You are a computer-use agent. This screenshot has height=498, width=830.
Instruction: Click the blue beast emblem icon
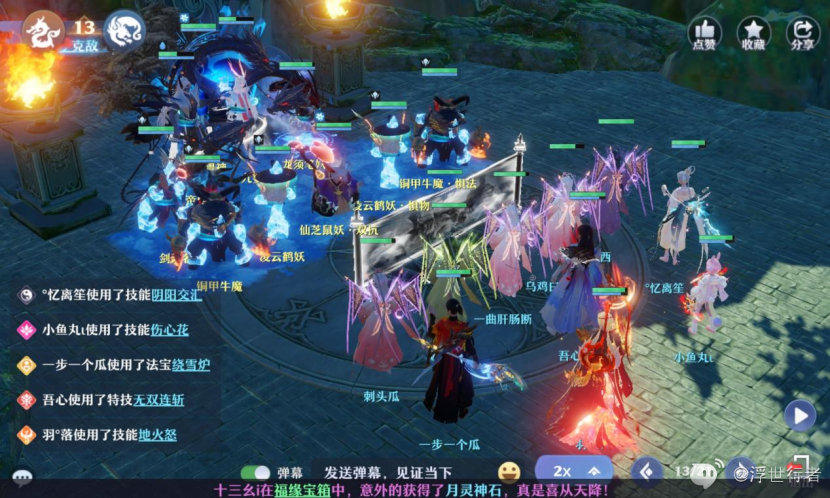[x=124, y=29]
